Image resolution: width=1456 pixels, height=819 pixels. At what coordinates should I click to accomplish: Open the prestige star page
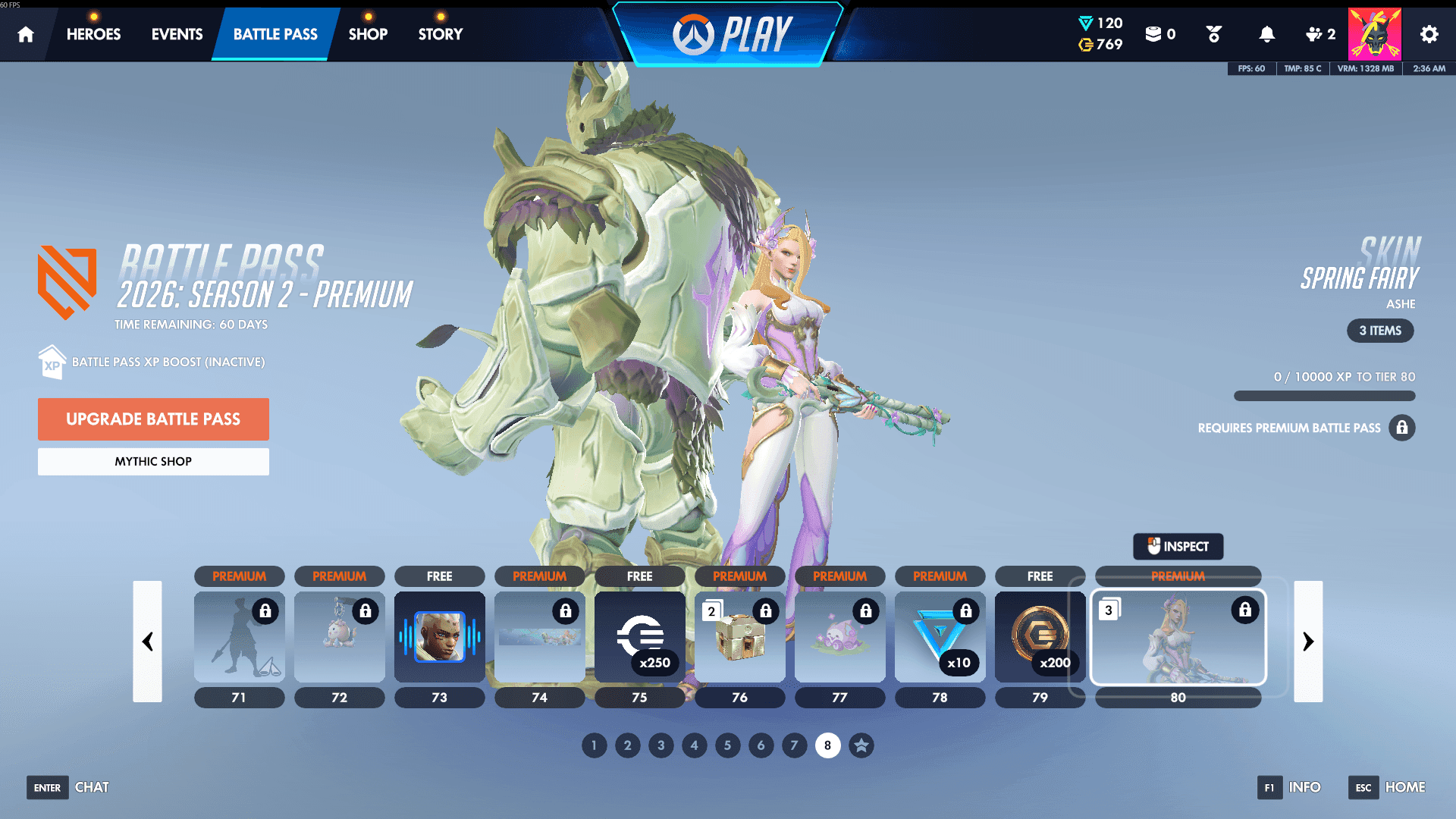pos(861,745)
